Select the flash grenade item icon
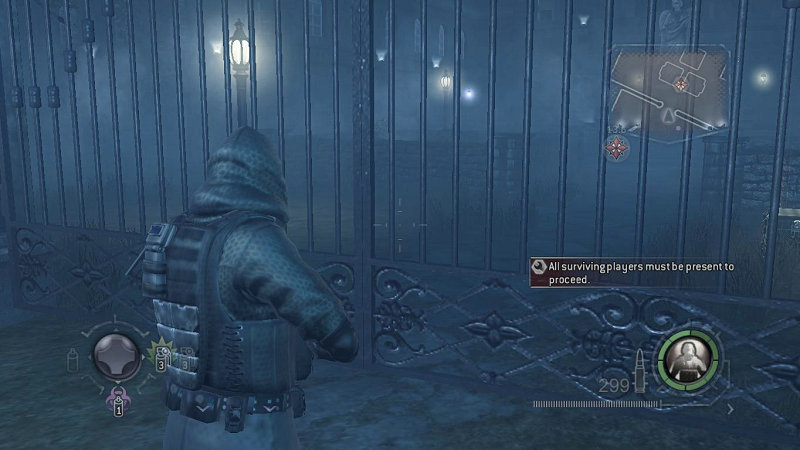 [159, 357]
